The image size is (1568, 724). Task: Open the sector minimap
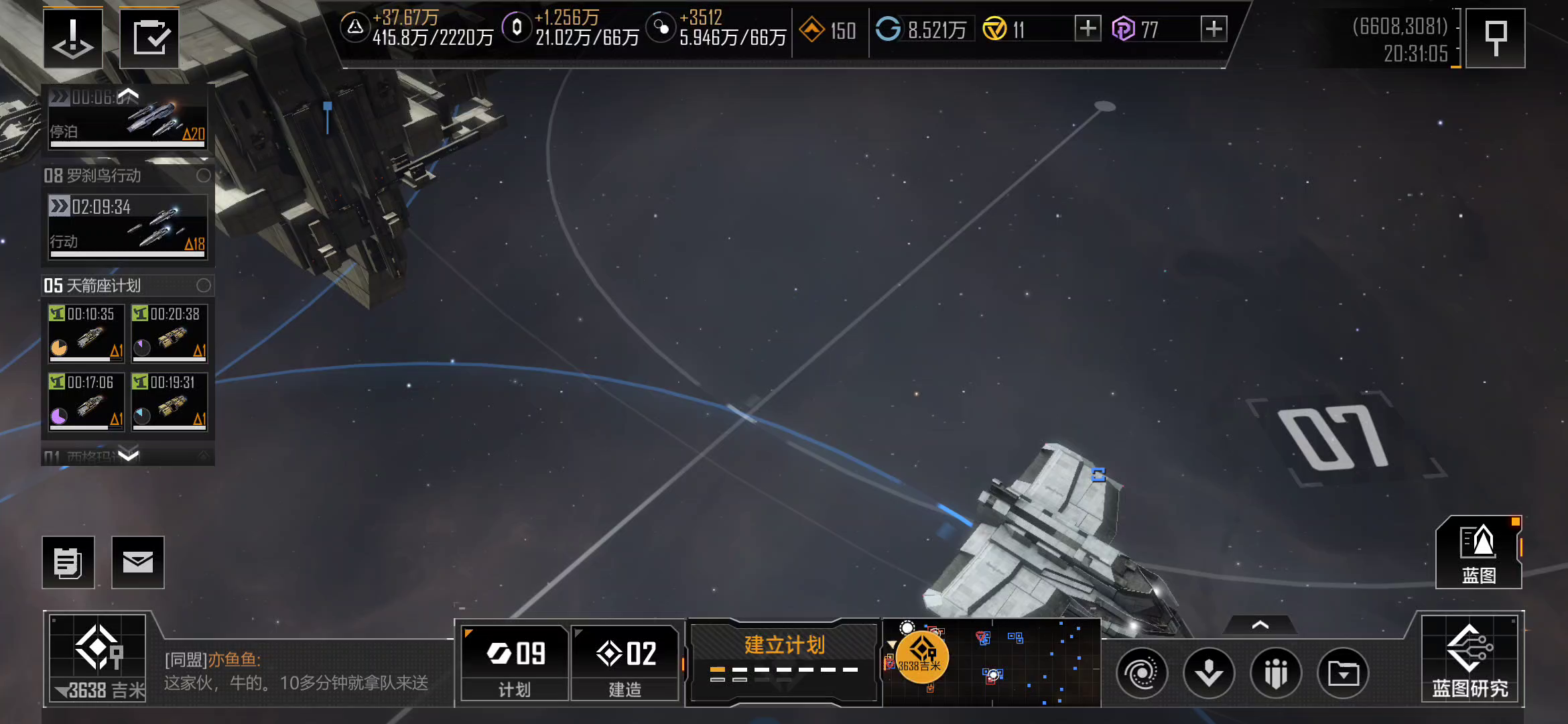coord(992,663)
